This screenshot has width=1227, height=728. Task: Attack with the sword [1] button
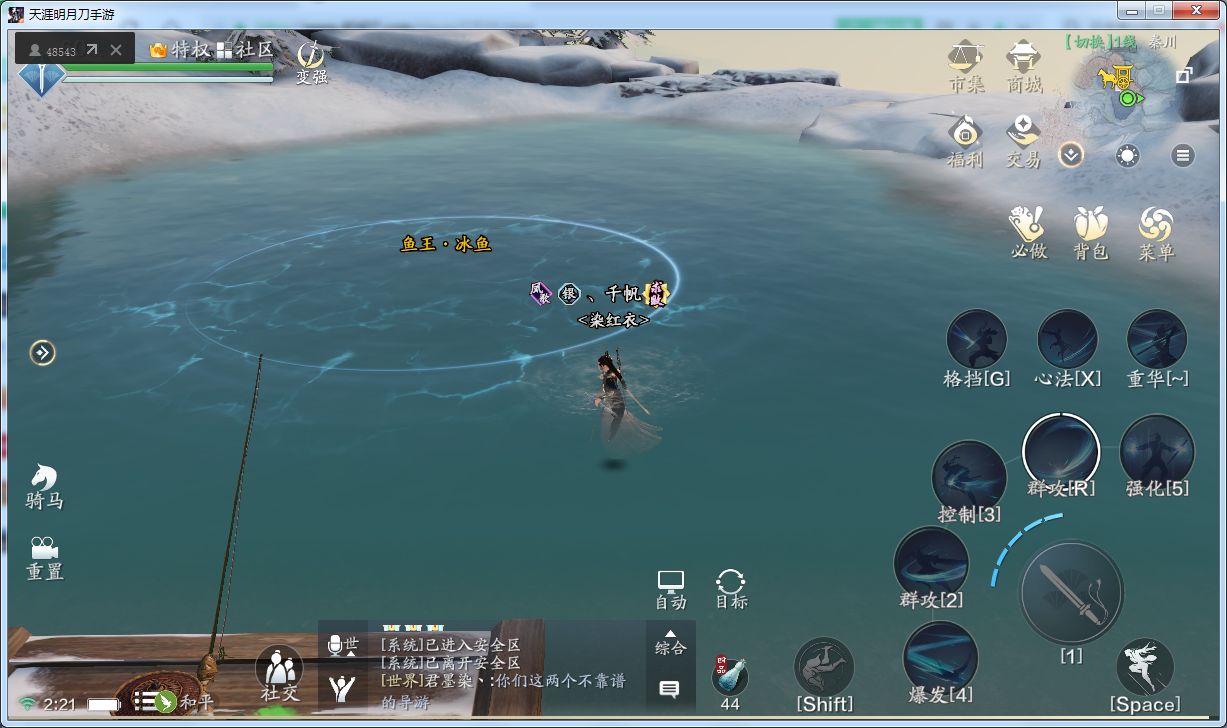[x=1070, y=592]
